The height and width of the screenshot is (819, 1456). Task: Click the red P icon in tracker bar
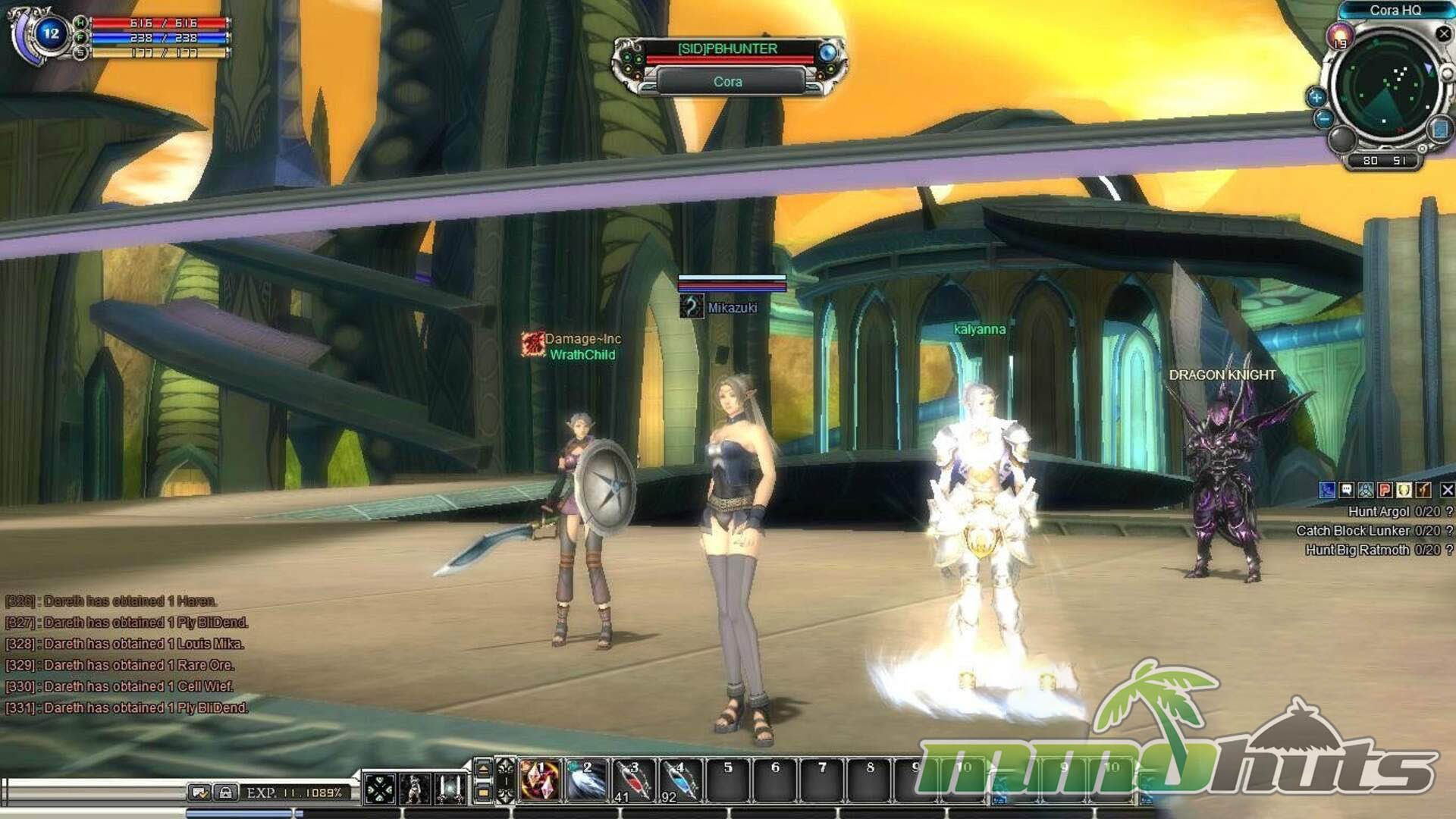tap(1385, 490)
